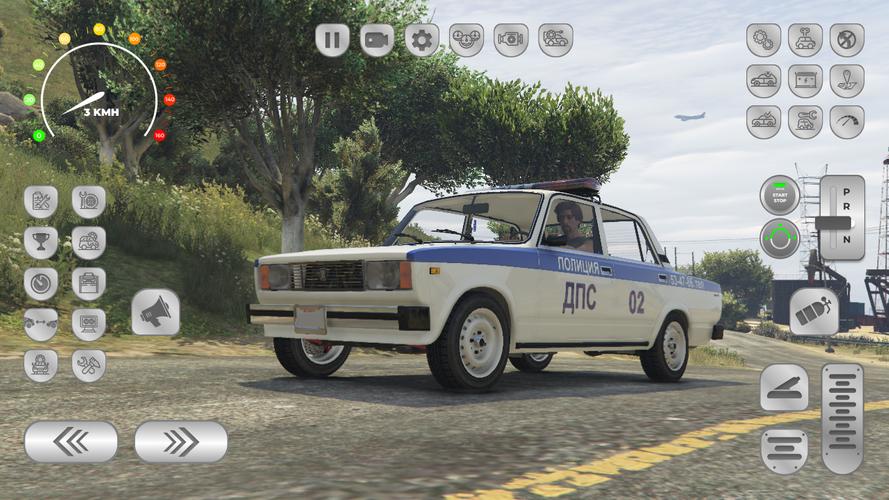Click the PRN gear shifter
Viewport: 889px width, 500px height.
(841, 218)
